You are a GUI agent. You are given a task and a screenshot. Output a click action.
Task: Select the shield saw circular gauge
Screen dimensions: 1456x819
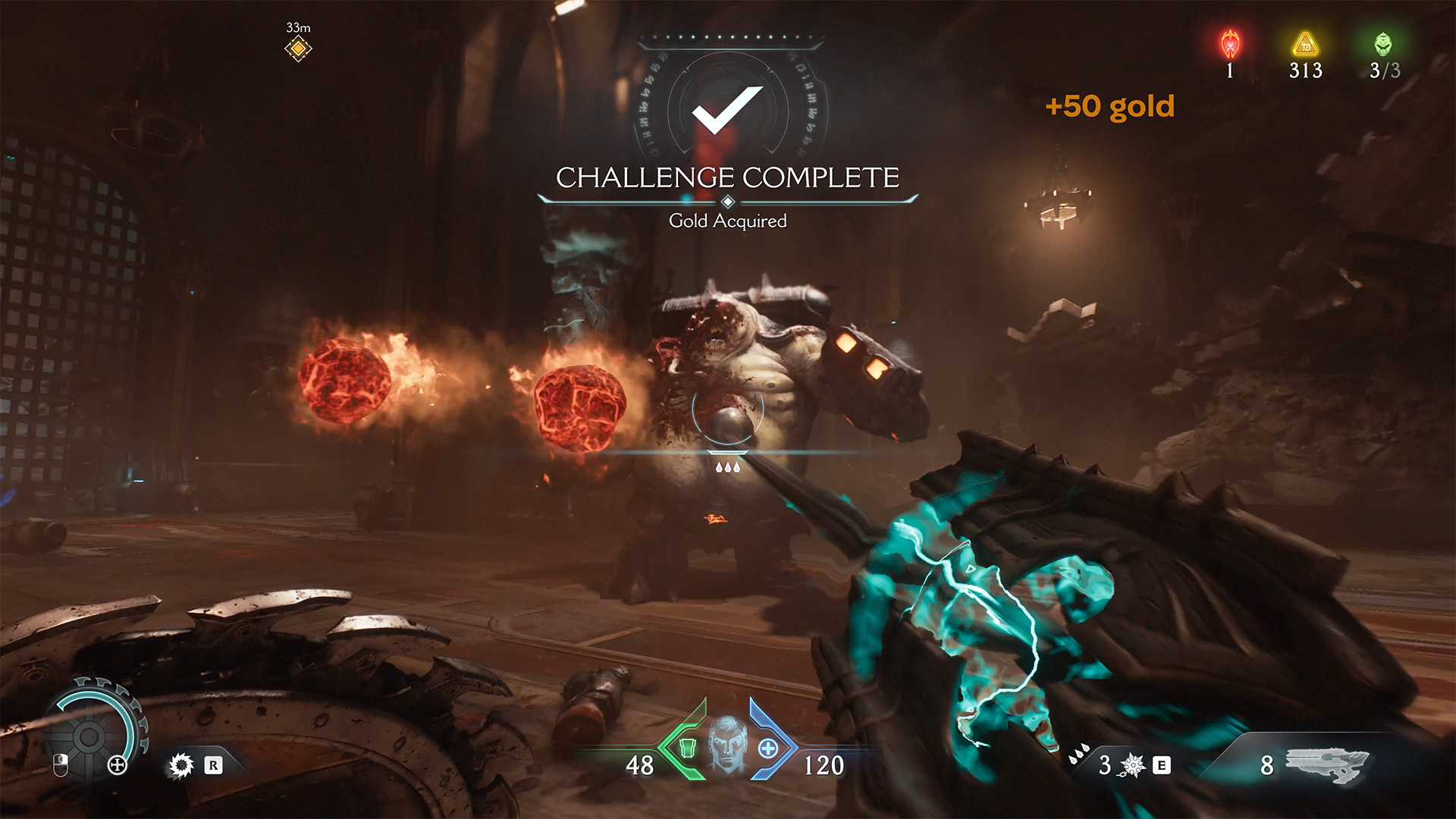pyautogui.click(x=89, y=734)
